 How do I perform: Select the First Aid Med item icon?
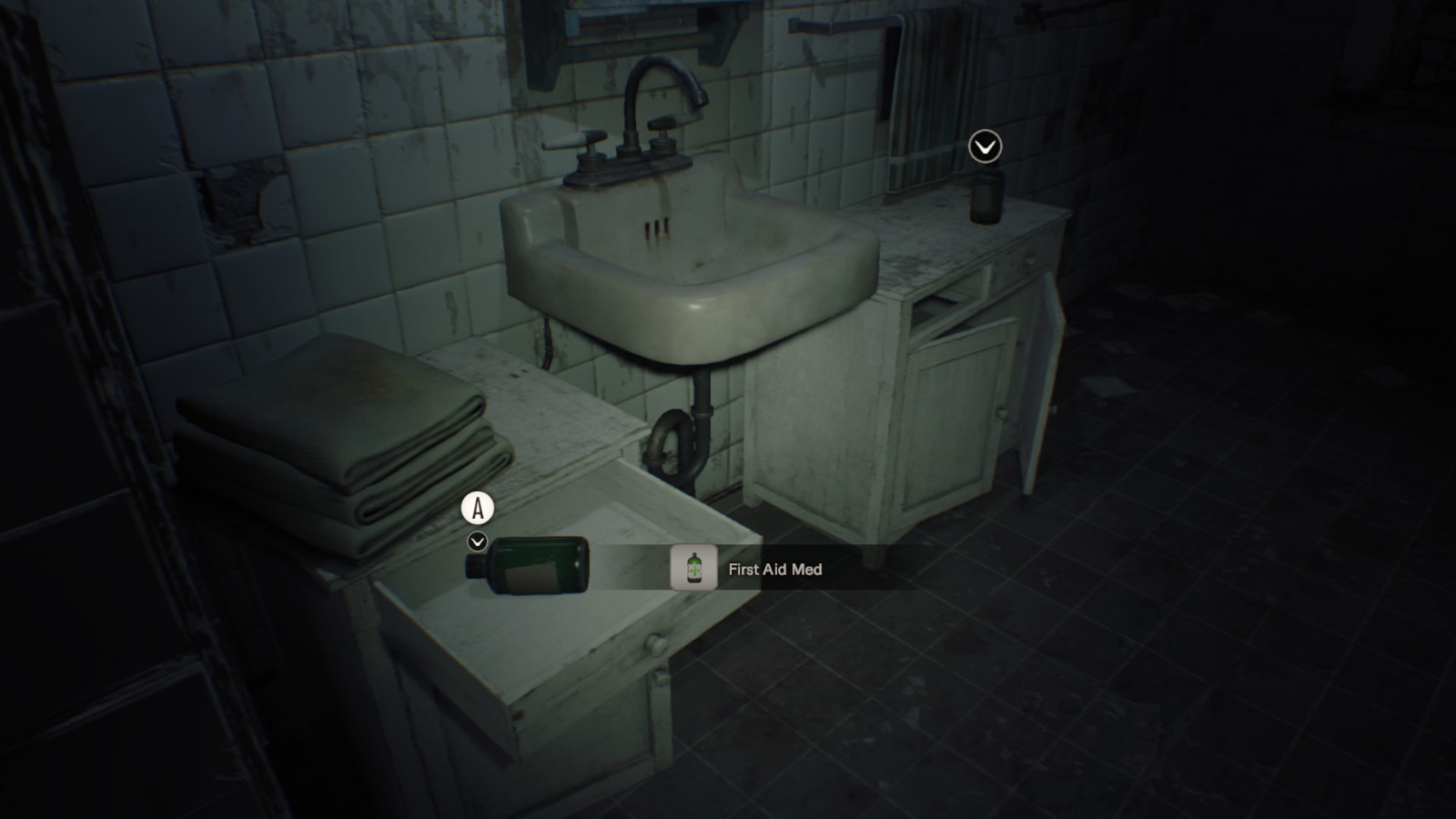pos(693,569)
